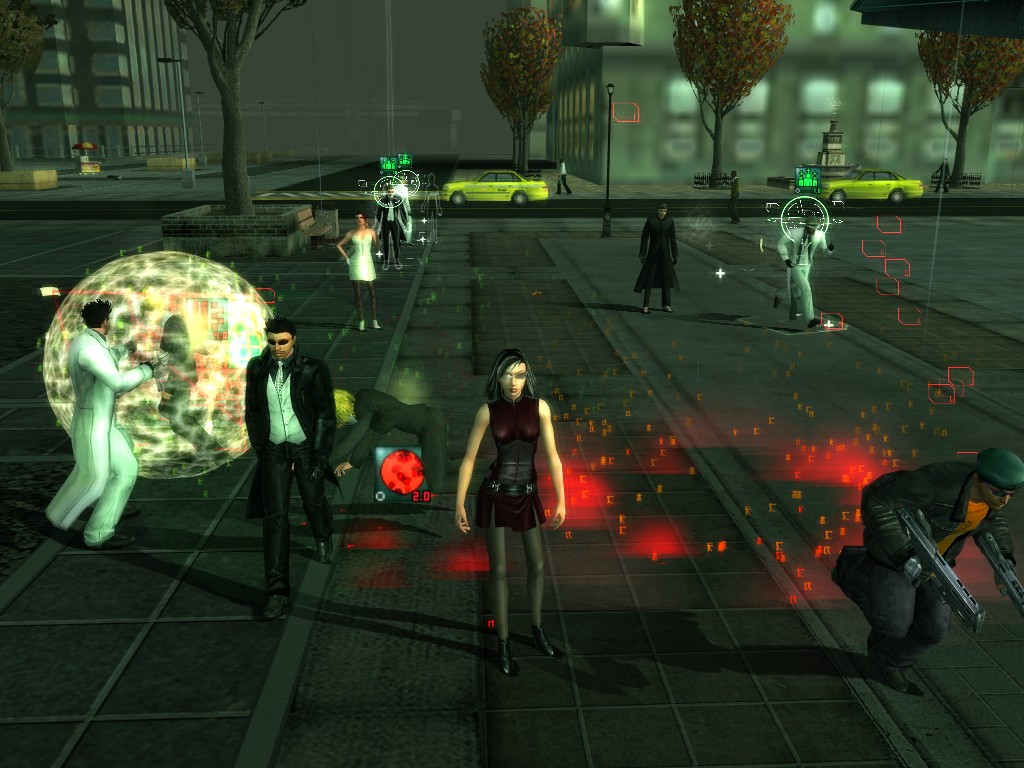Select the running white-suited target with the reticle
Image resolution: width=1024 pixels, height=768 pixels.
pos(803,265)
